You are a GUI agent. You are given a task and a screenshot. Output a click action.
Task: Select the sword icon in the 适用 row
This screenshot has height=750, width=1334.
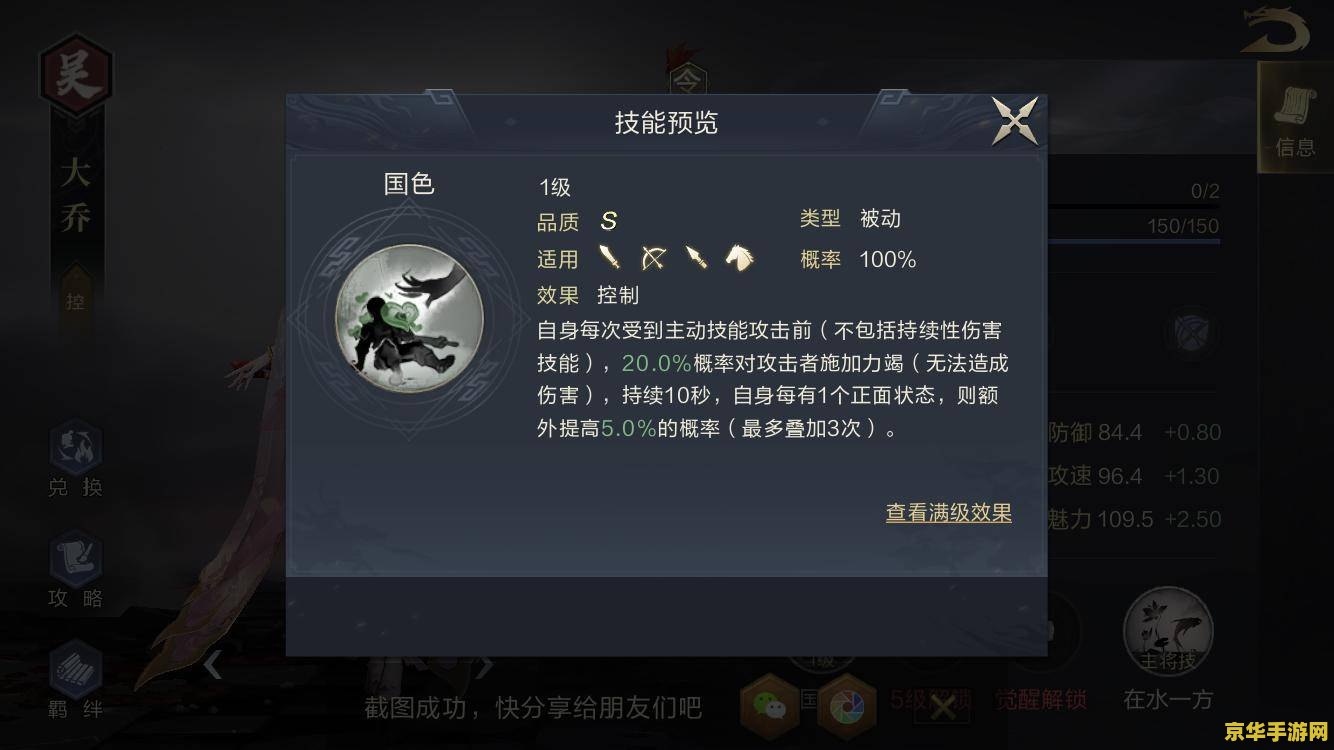pos(608,258)
